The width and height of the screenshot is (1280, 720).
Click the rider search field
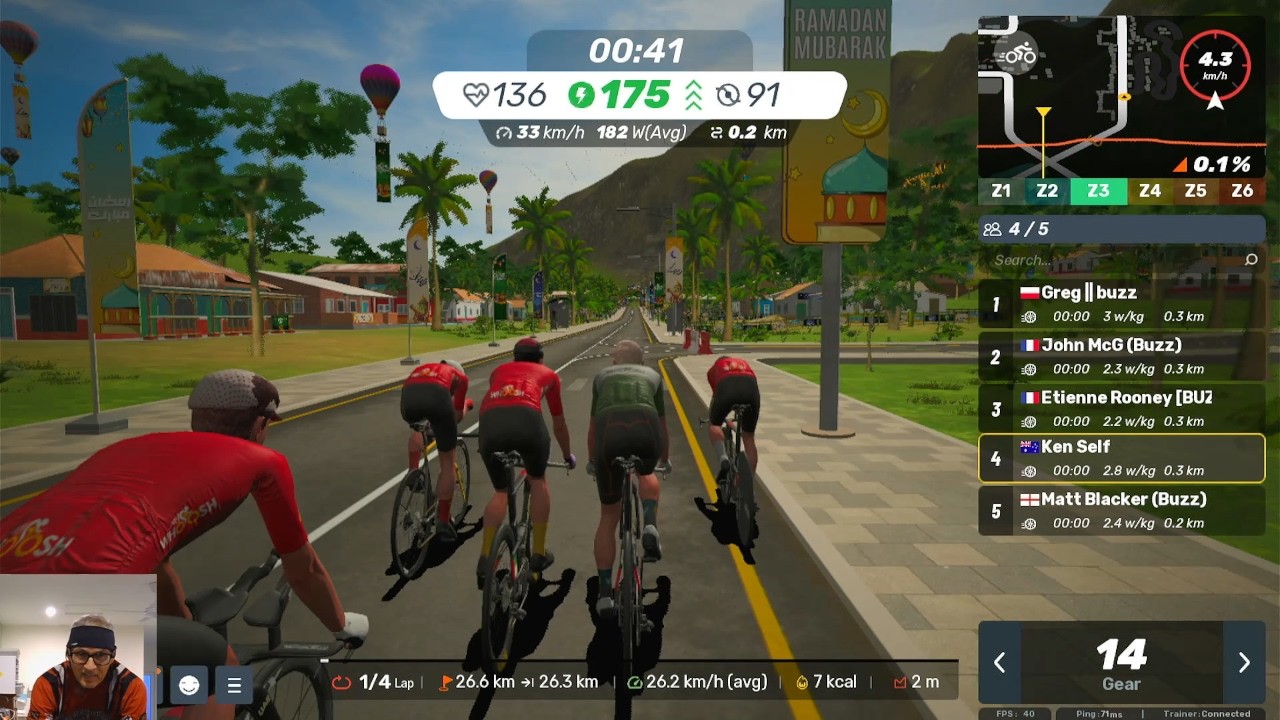click(x=1110, y=260)
